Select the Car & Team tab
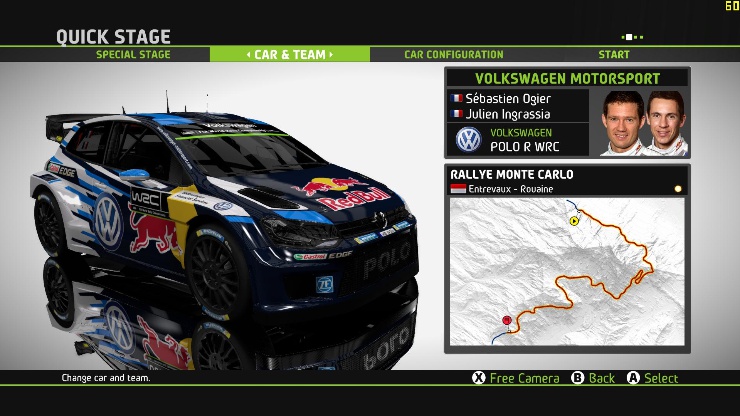740x416 pixels. pyautogui.click(x=290, y=54)
